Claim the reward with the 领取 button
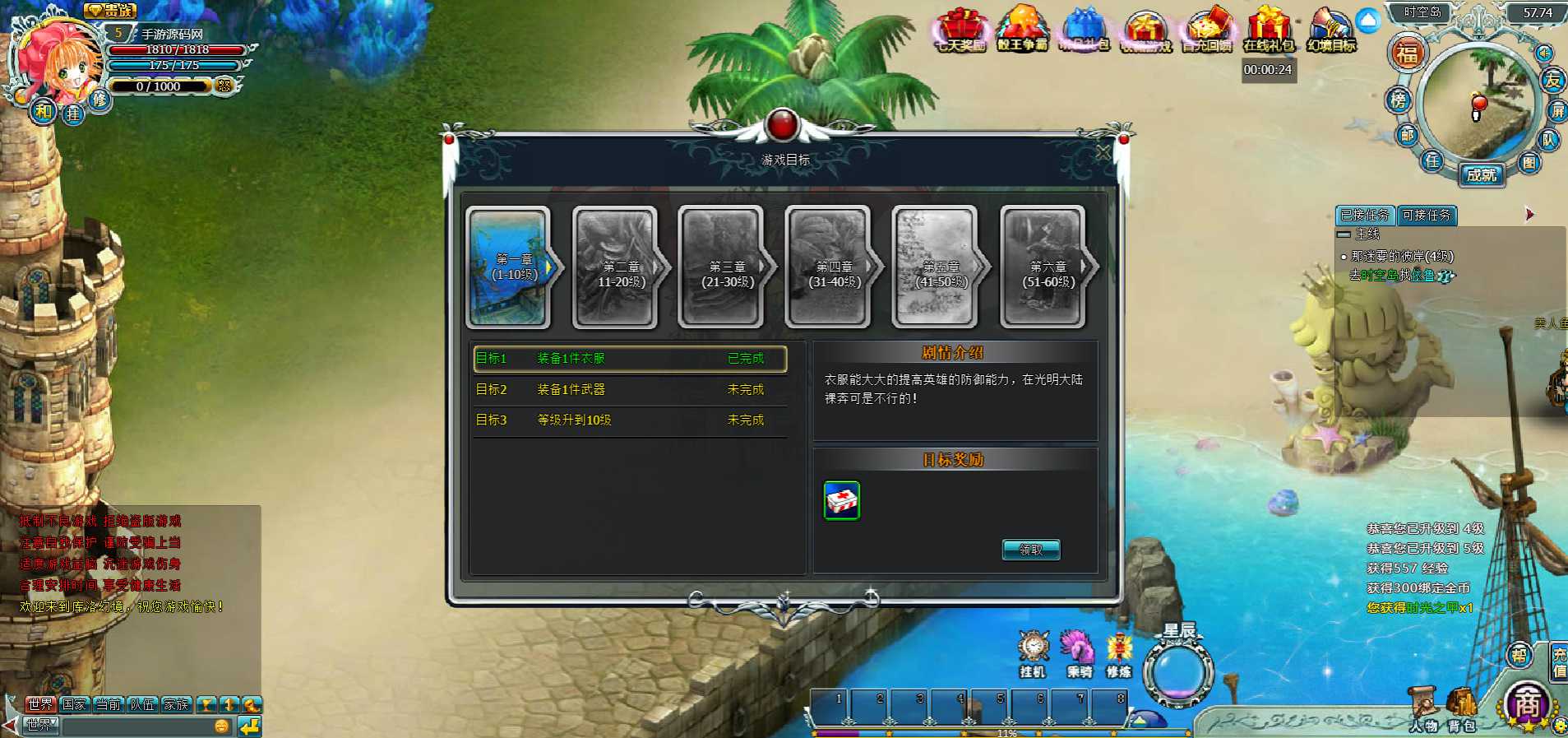 [x=1030, y=550]
